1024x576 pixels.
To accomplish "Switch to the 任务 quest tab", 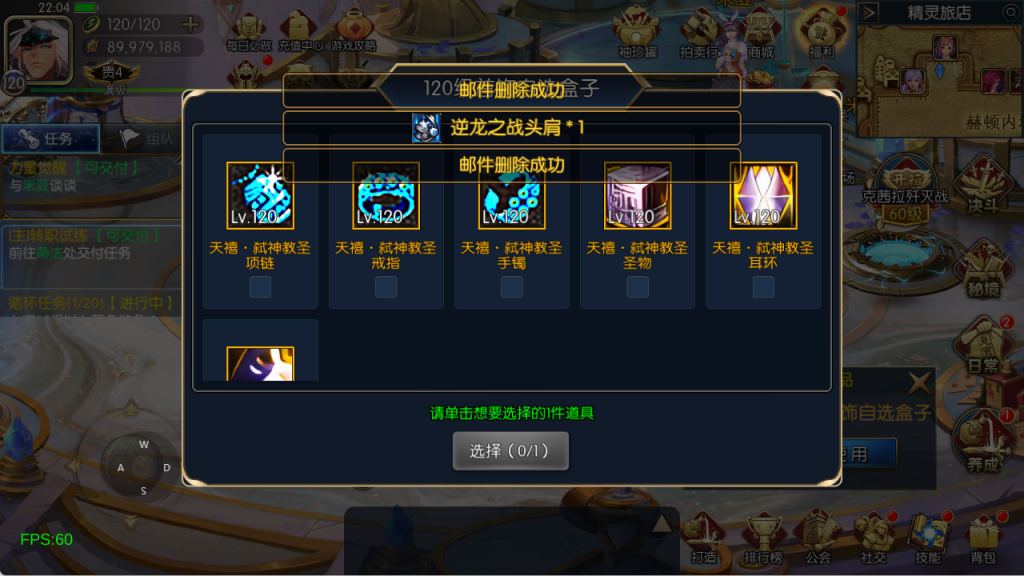I will (x=50, y=139).
